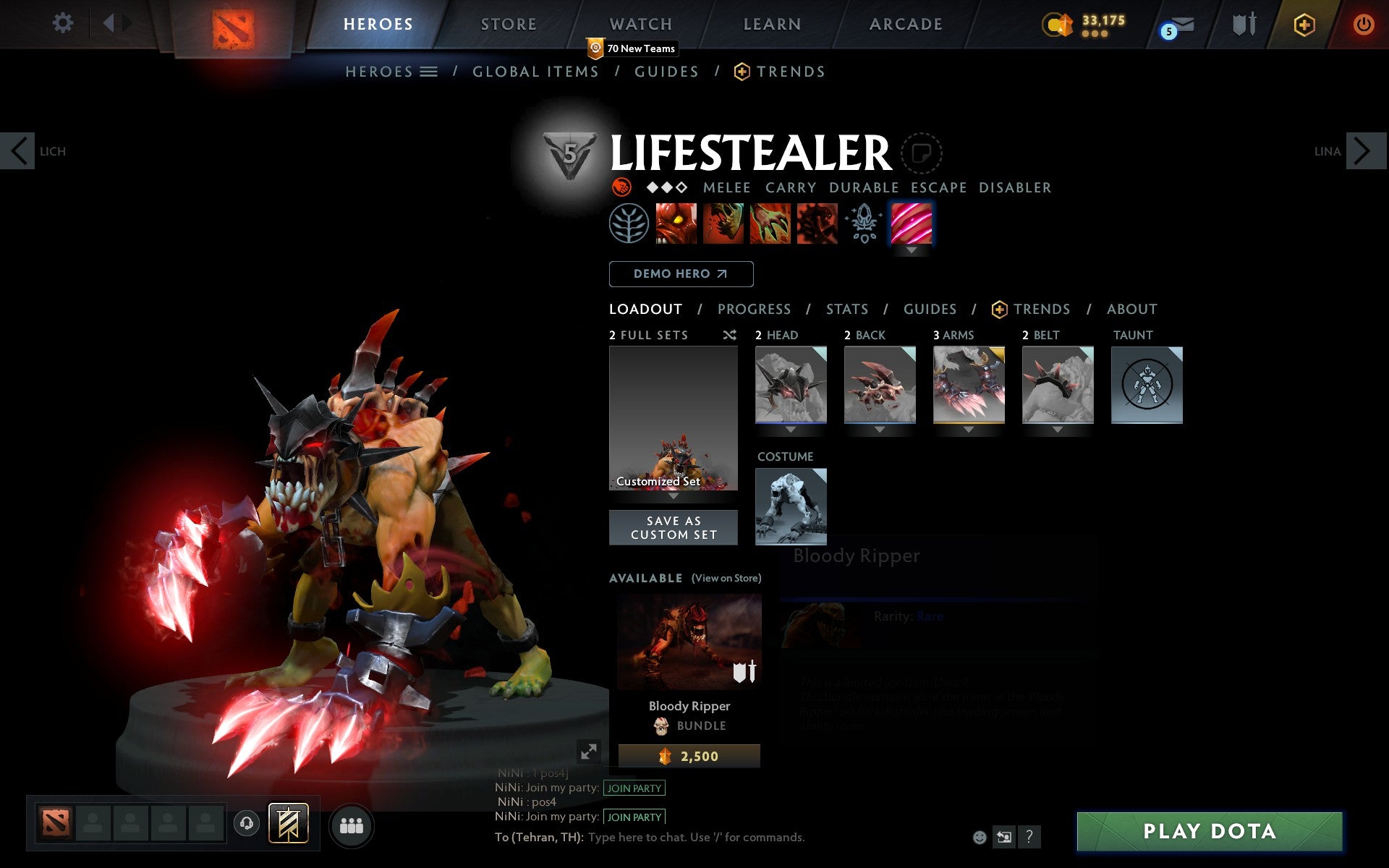Switch to the Progress tab

point(754,309)
